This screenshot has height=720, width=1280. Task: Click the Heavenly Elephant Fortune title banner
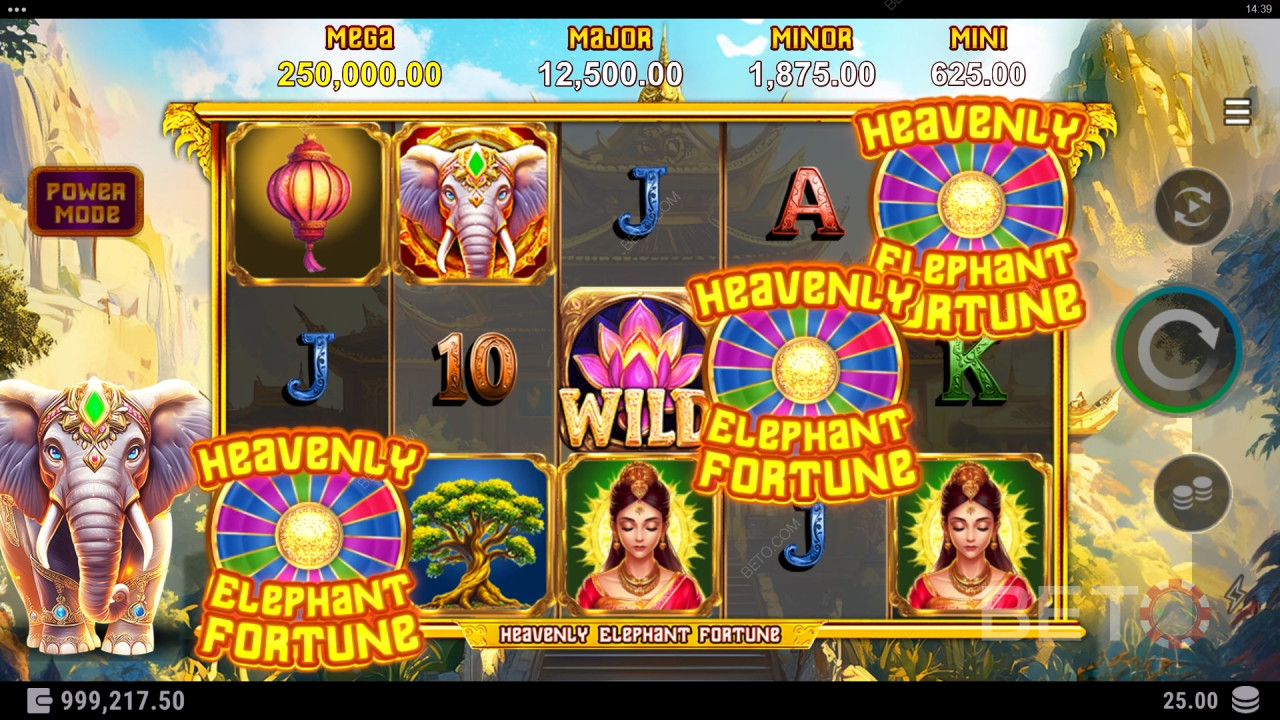click(640, 630)
